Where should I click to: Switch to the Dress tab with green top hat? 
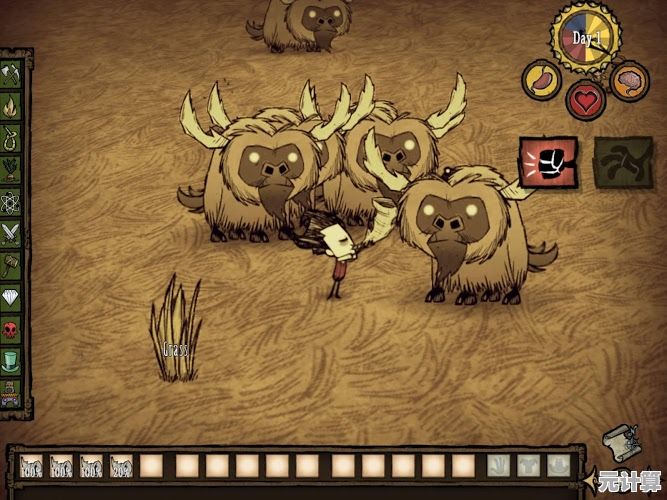[x=12, y=360]
